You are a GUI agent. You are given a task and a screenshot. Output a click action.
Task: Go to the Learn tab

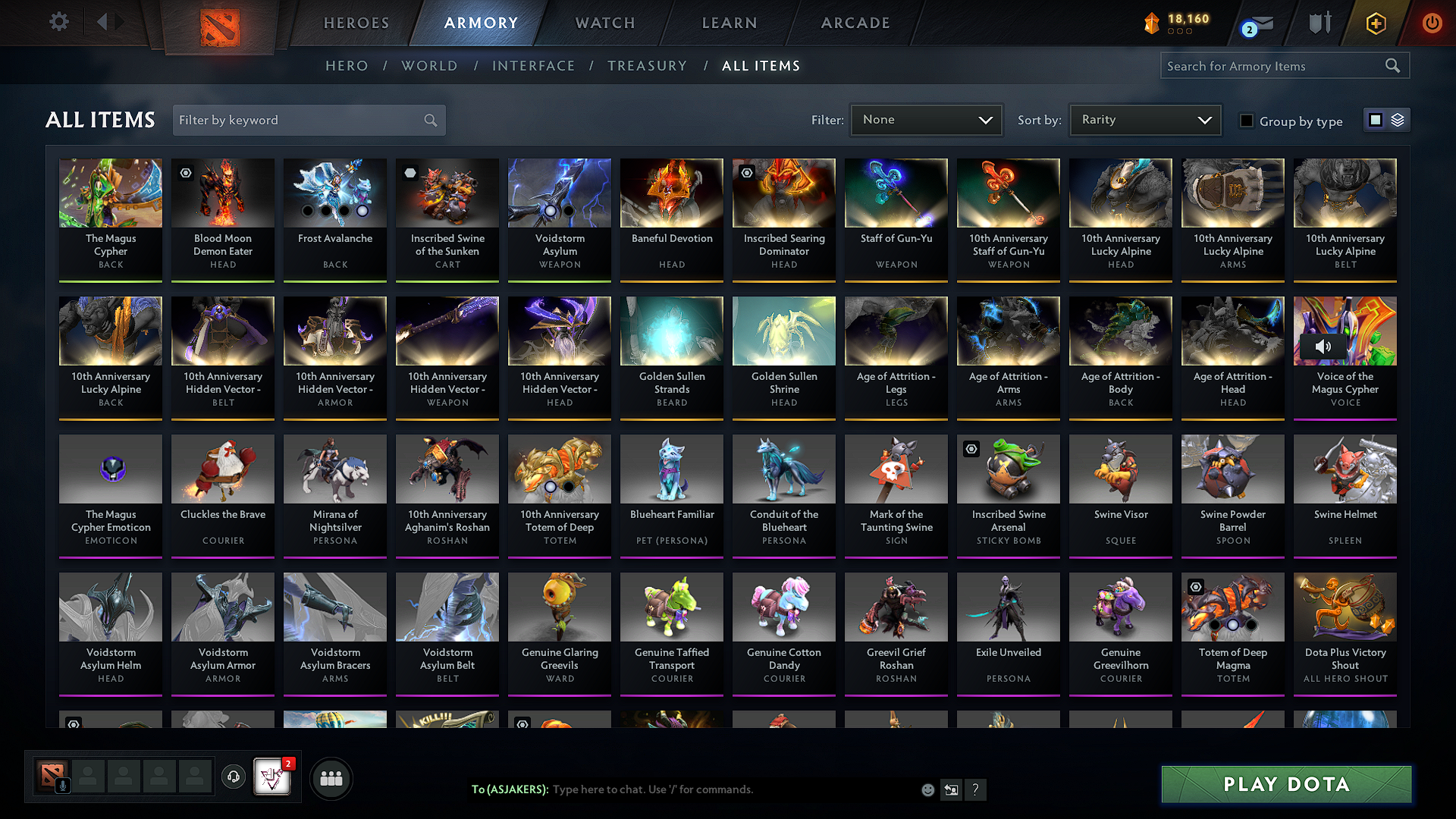pyautogui.click(x=730, y=23)
